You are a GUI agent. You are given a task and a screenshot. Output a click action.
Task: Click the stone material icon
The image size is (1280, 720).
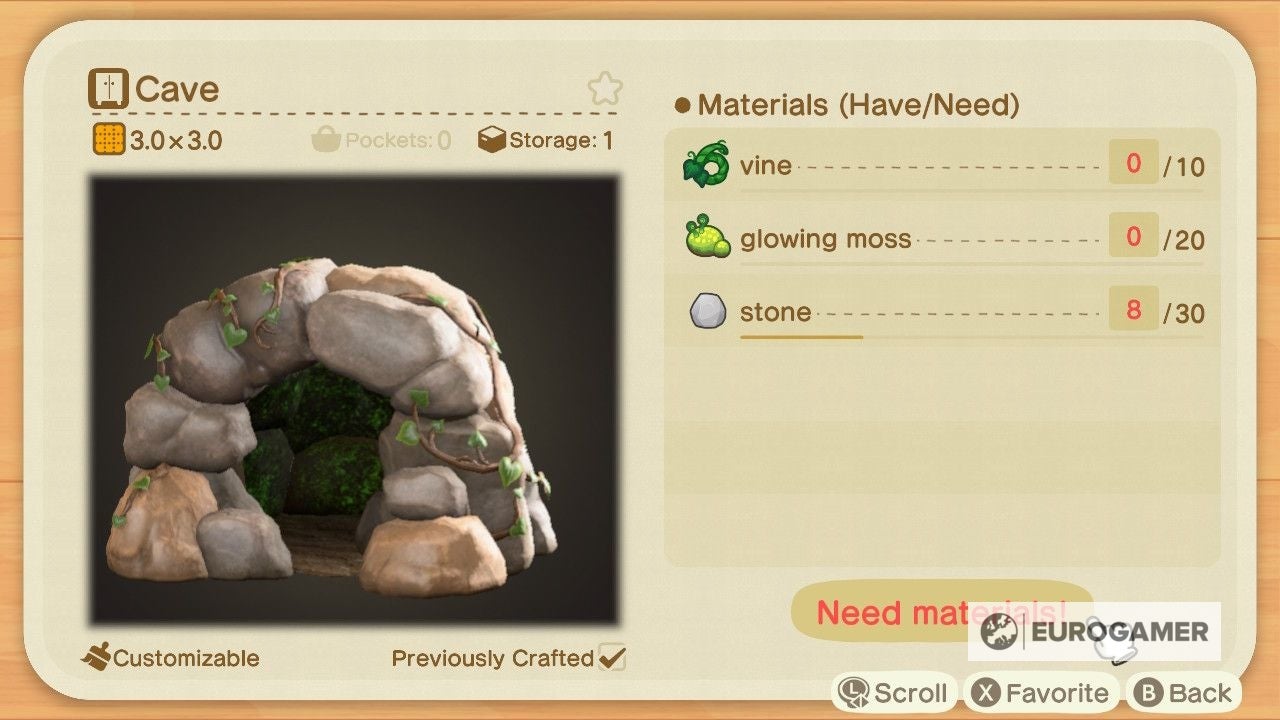tap(706, 311)
